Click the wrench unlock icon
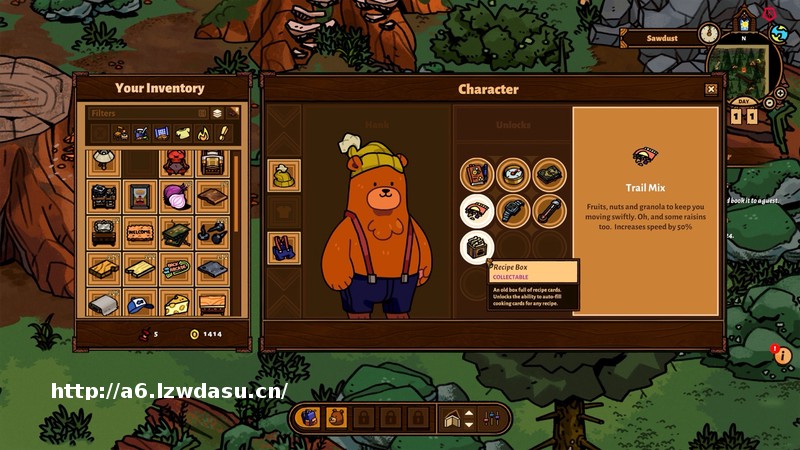The height and width of the screenshot is (450, 800). coord(549,209)
